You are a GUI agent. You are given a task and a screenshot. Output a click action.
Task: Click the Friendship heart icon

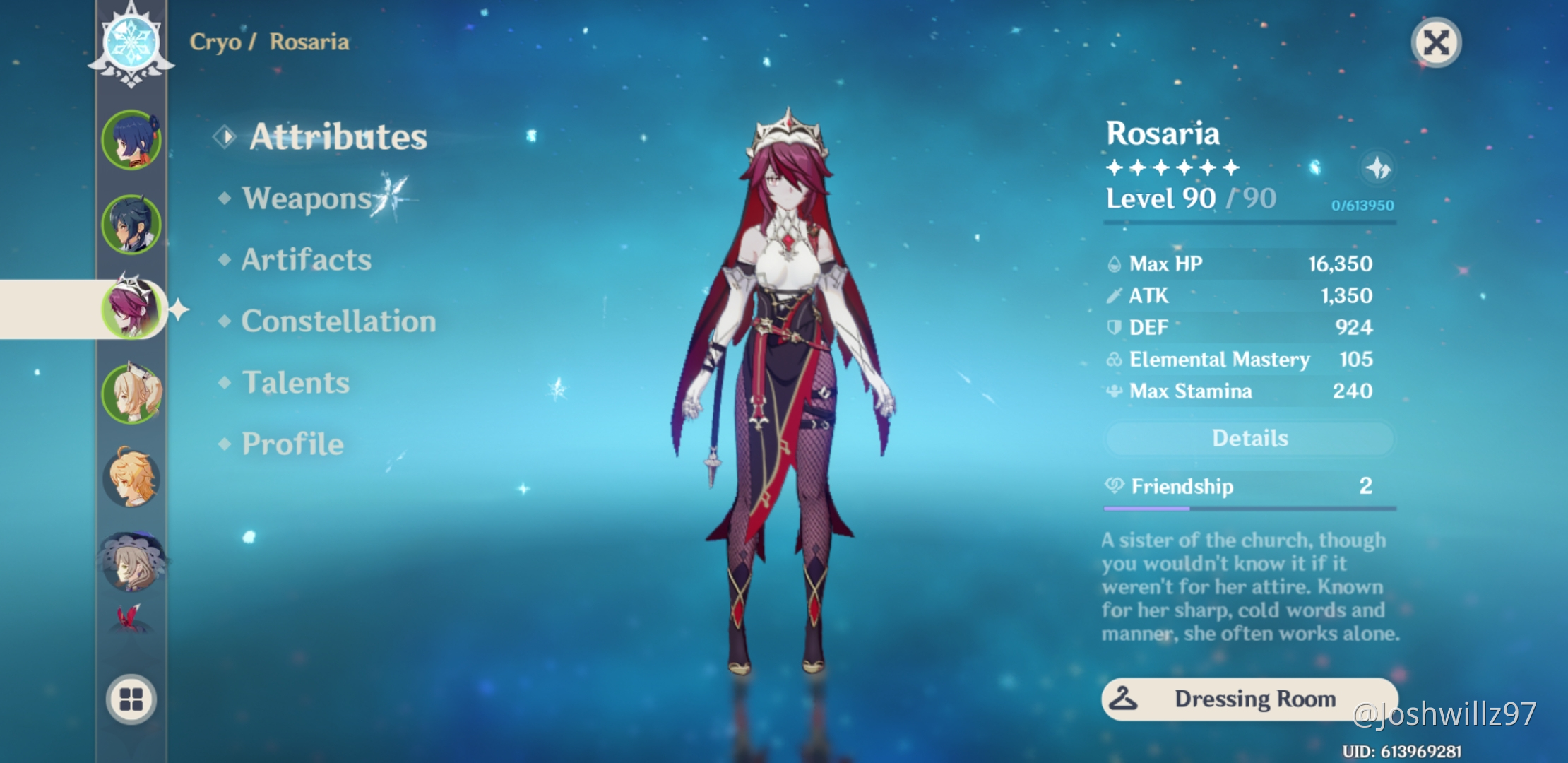[1114, 486]
